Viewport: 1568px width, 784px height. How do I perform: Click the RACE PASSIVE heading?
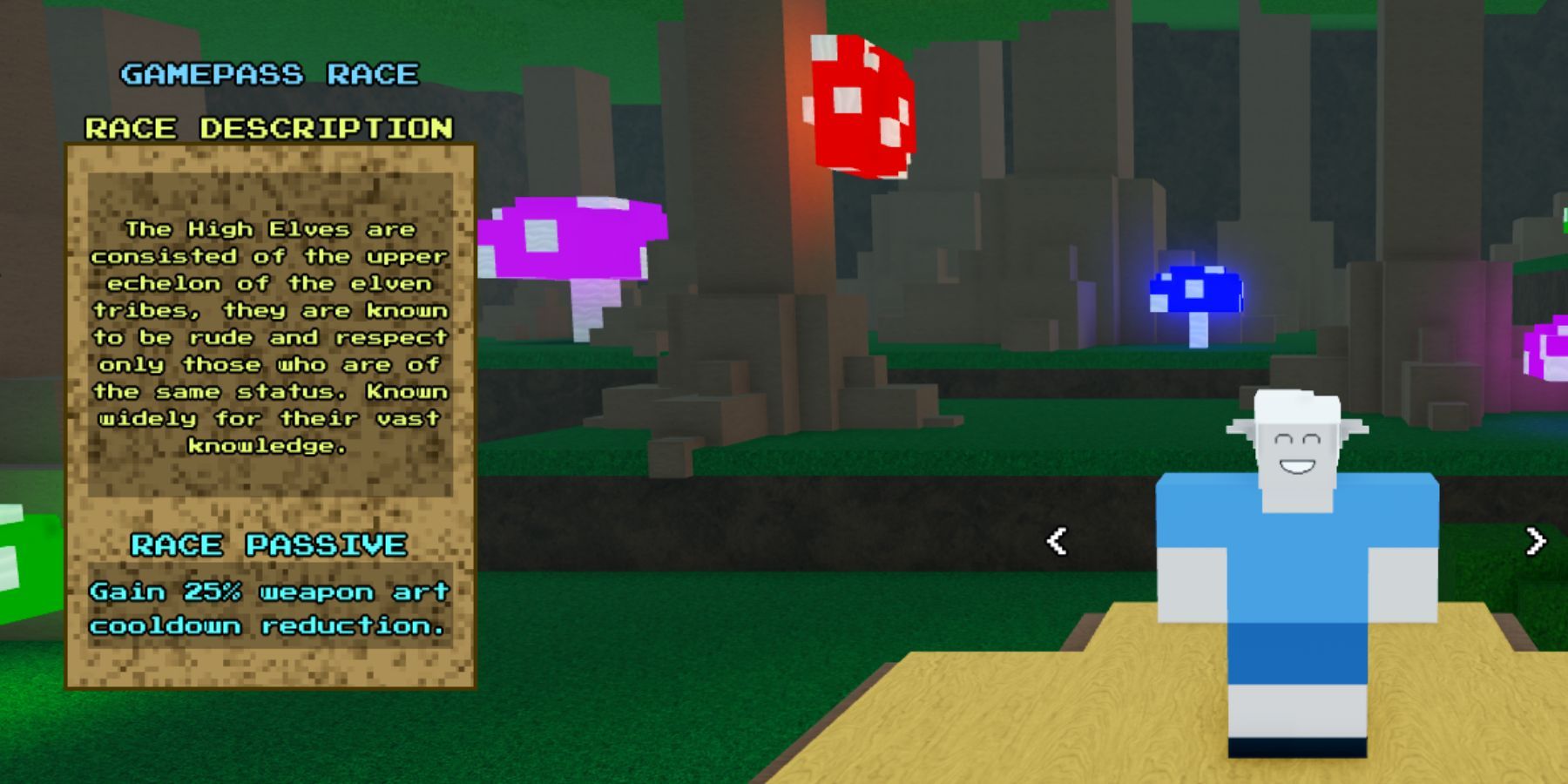coord(267,545)
